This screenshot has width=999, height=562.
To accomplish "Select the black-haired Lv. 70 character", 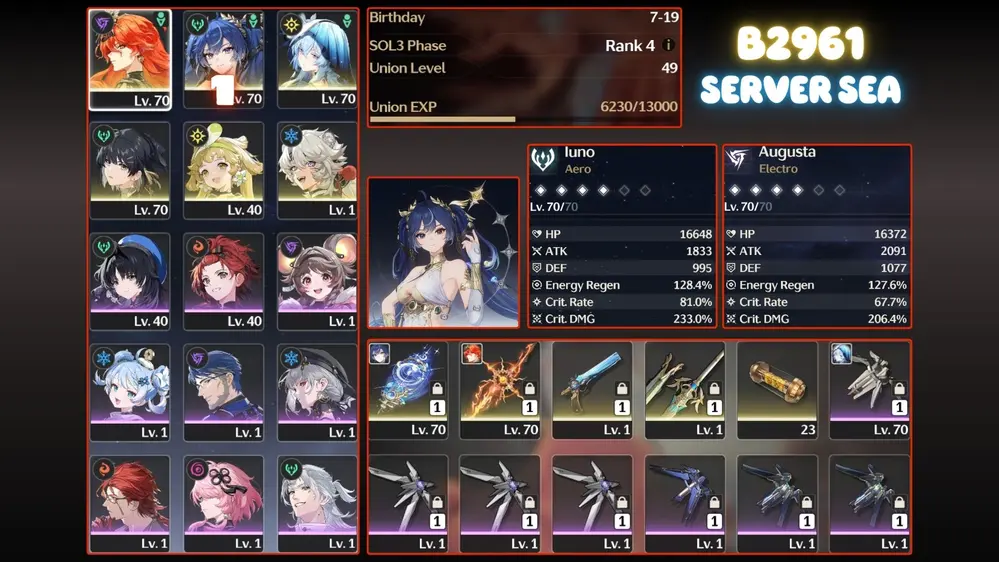I will [x=130, y=169].
